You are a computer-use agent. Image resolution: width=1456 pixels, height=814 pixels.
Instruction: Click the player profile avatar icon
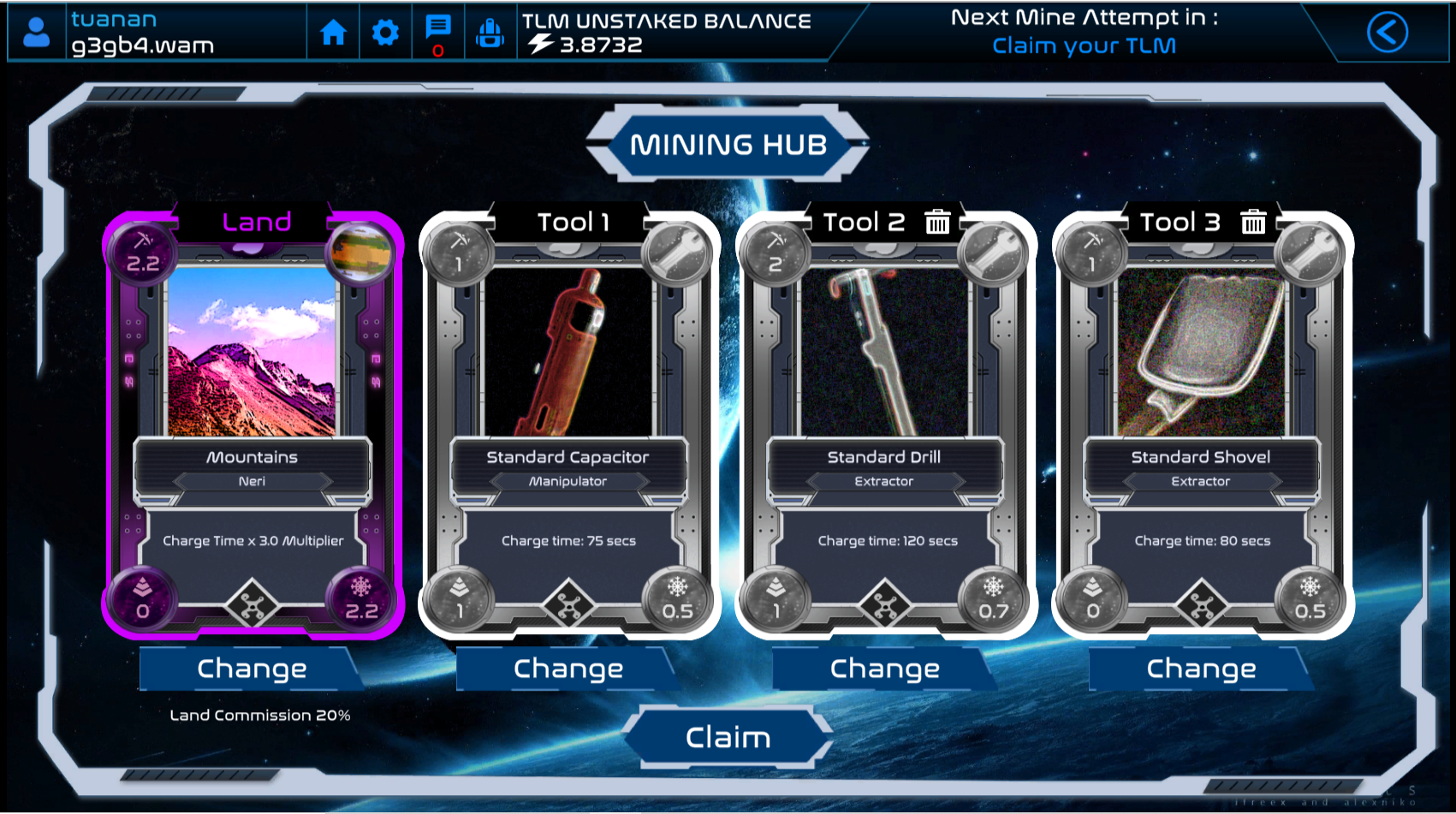(37, 33)
